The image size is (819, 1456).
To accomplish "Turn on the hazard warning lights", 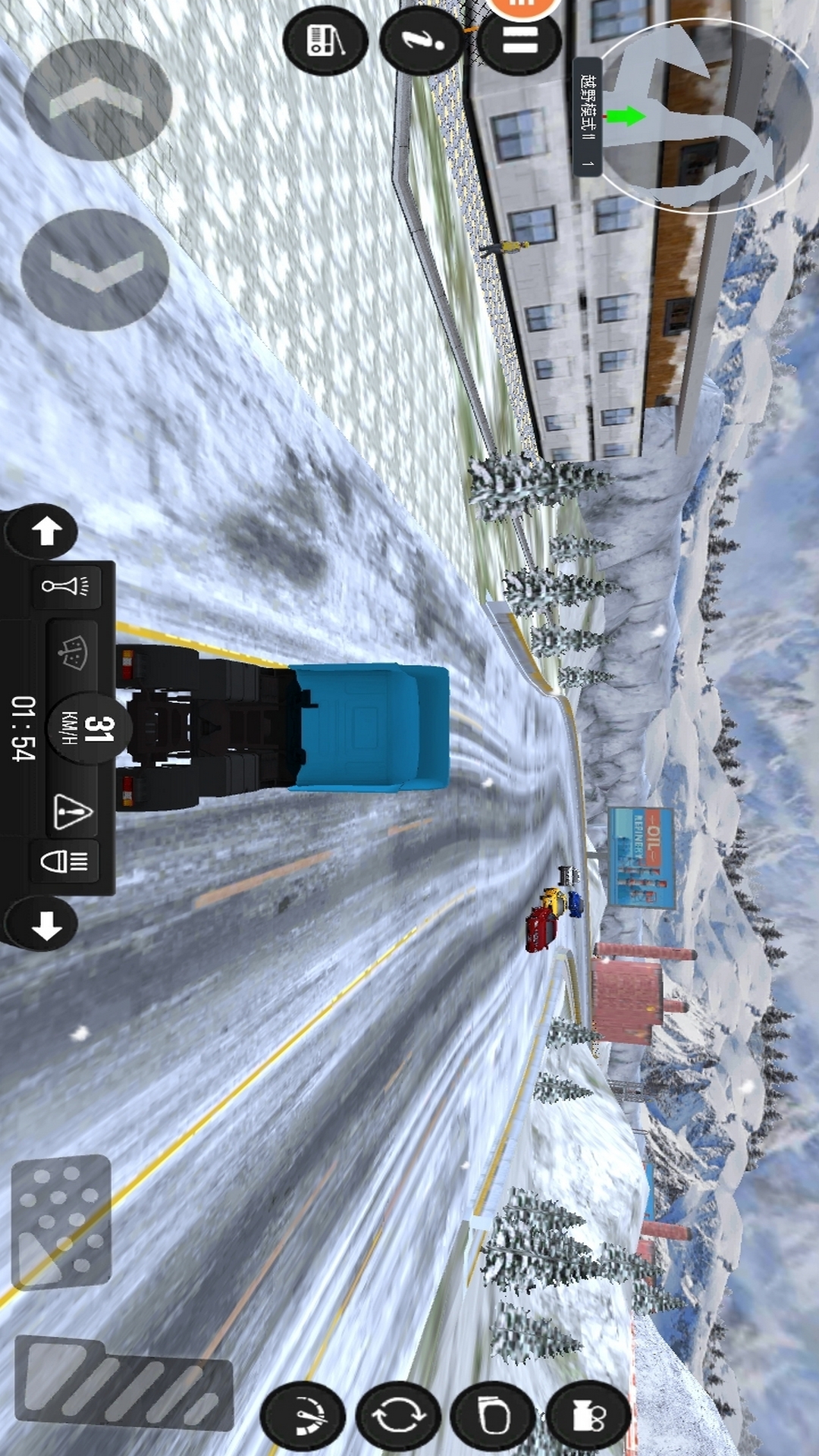I will point(73,811).
